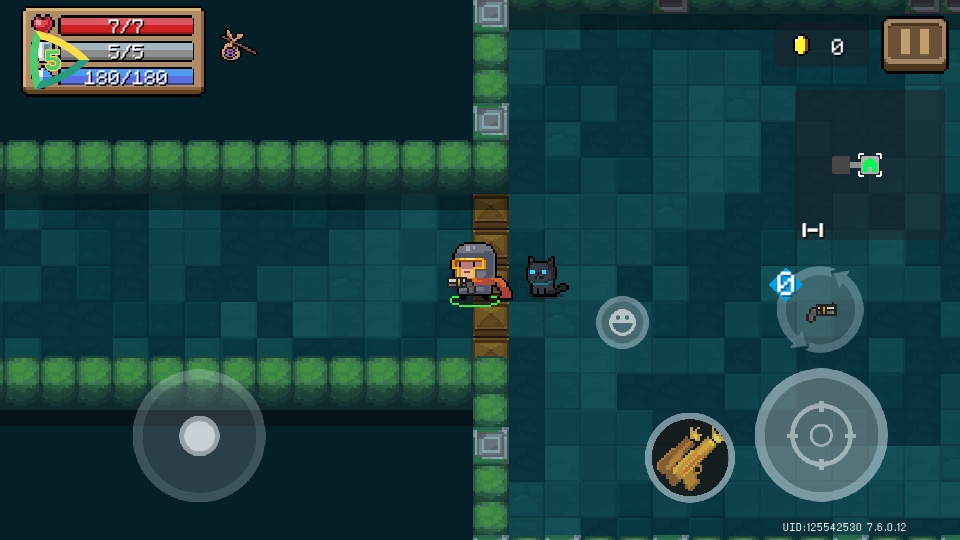Open the smiley emote button
This screenshot has height=540, width=960.
622,322
